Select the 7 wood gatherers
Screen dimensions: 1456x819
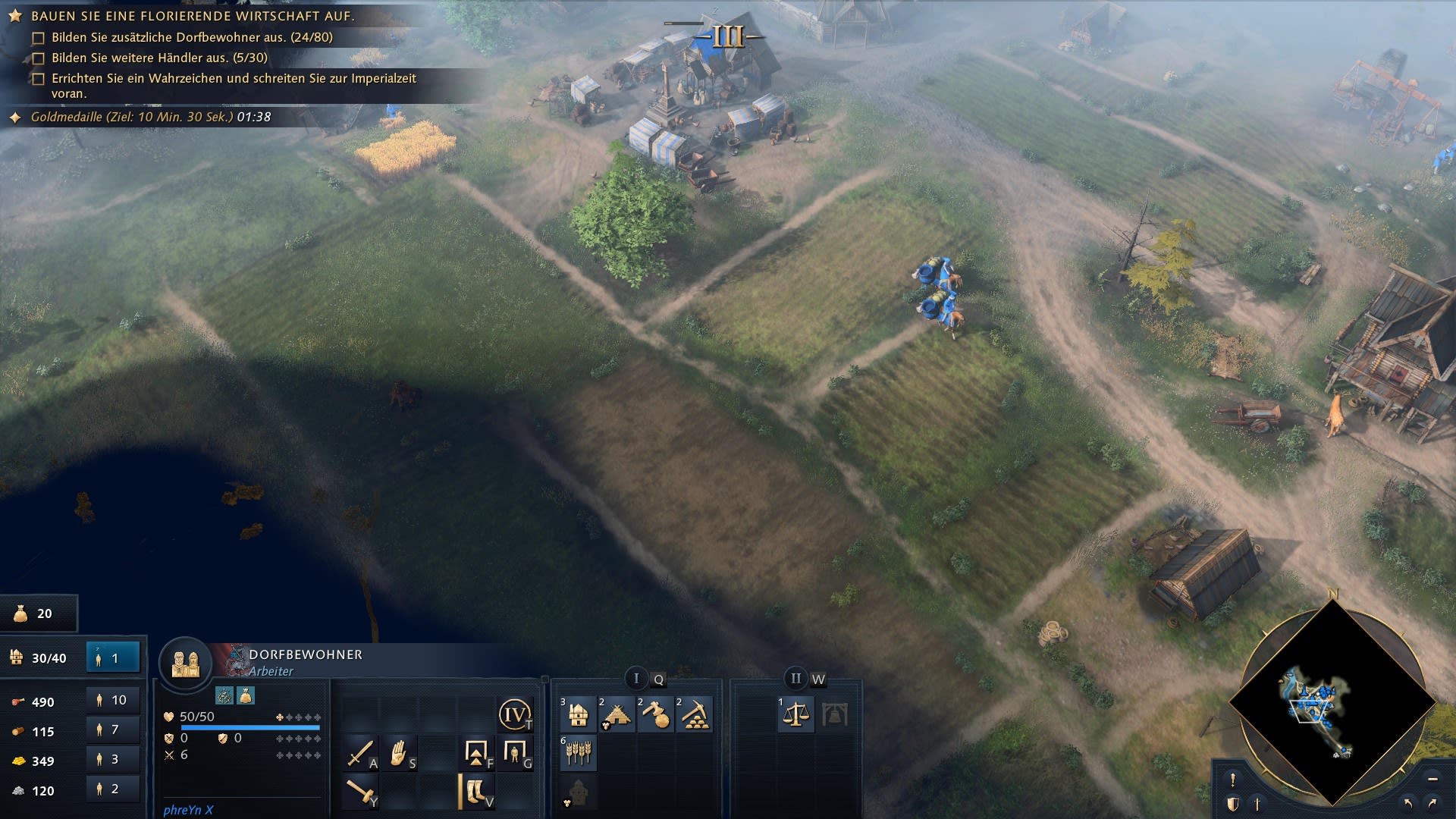113,730
